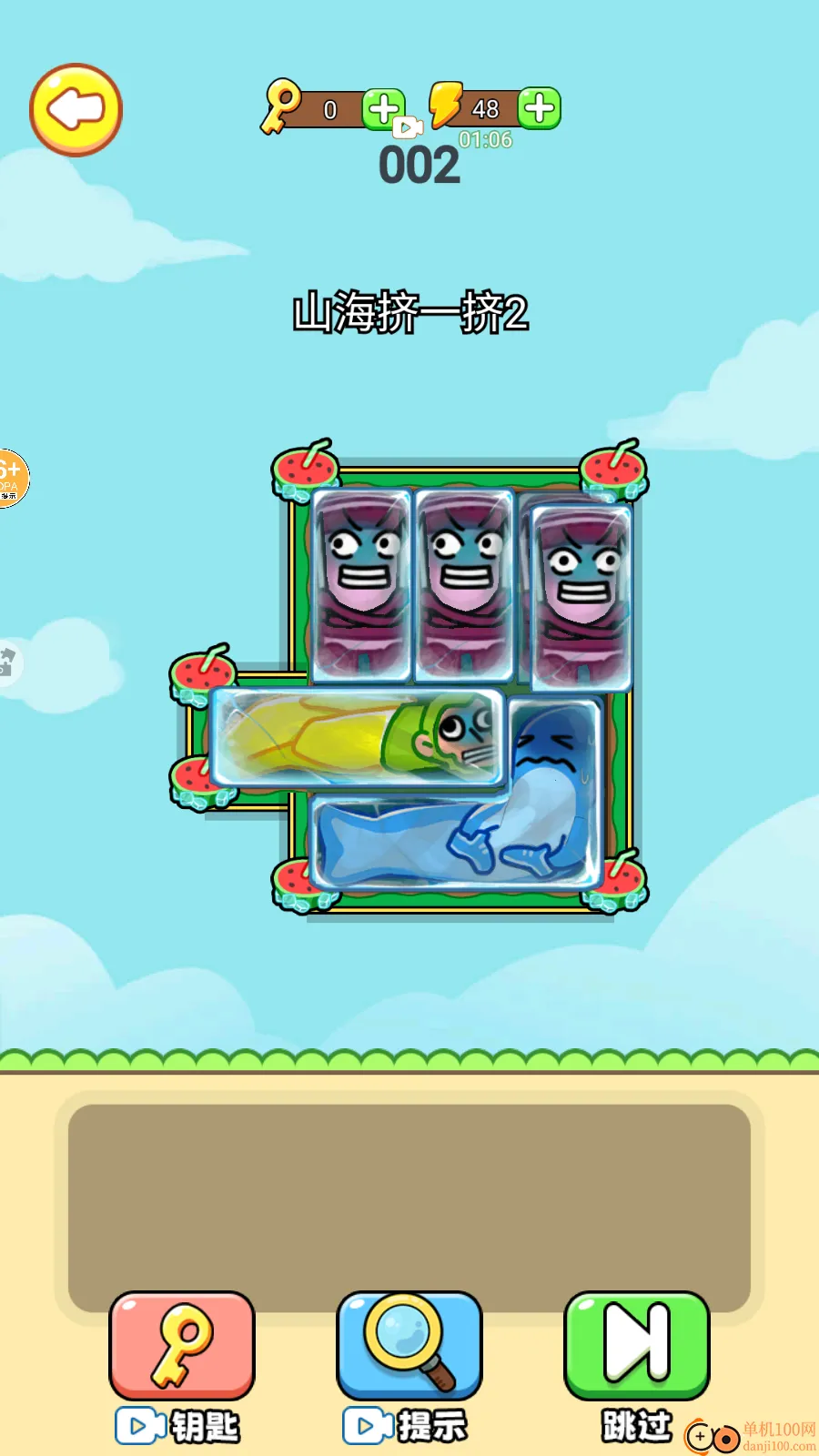The height and width of the screenshot is (1456, 819).
Task: Go back with the yellow arrow button
Action: pyautogui.click(x=76, y=110)
